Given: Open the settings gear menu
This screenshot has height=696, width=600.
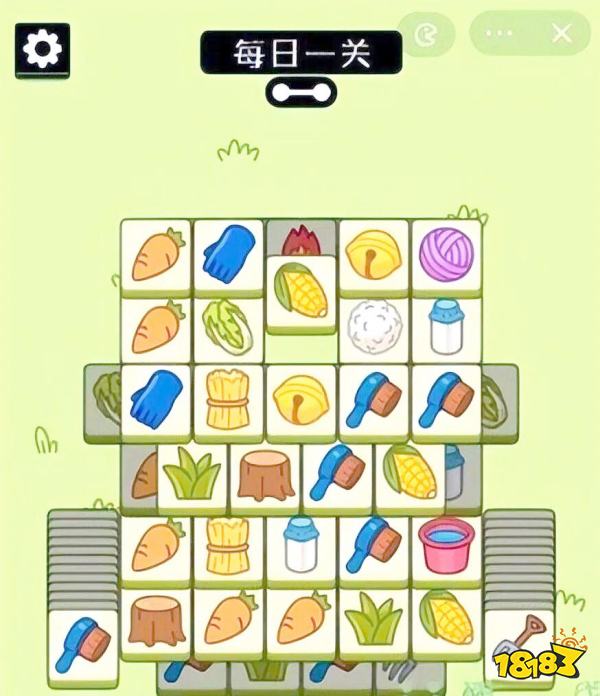Looking at the screenshot, I should [42, 50].
